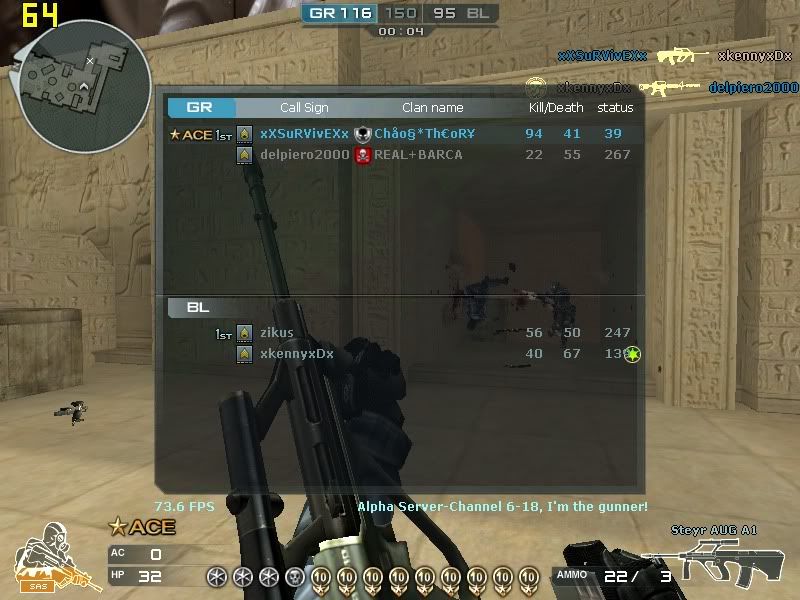
Task: Select delpiero2000's scoreboard row
Action: click(x=400, y=155)
